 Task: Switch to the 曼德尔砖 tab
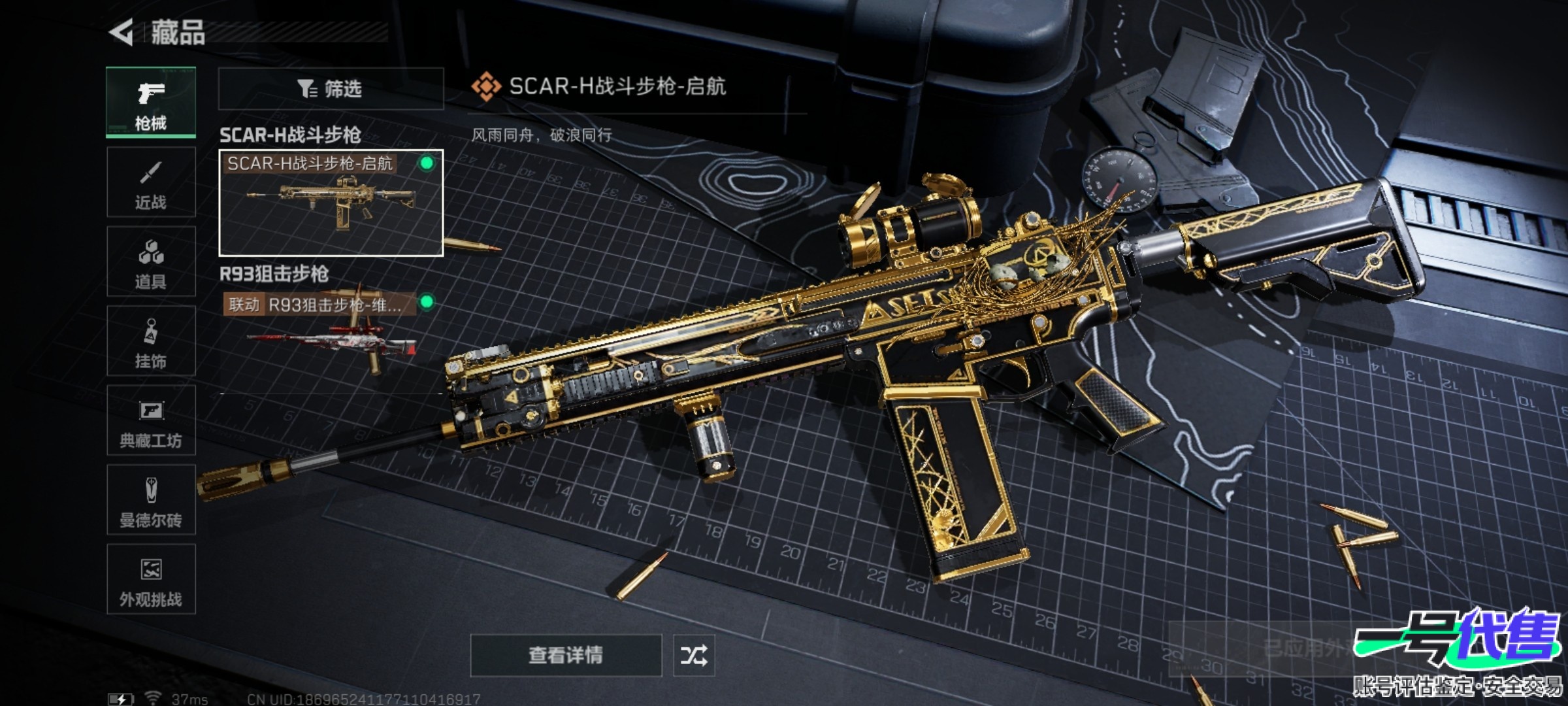pyautogui.click(x=151, y=500)
